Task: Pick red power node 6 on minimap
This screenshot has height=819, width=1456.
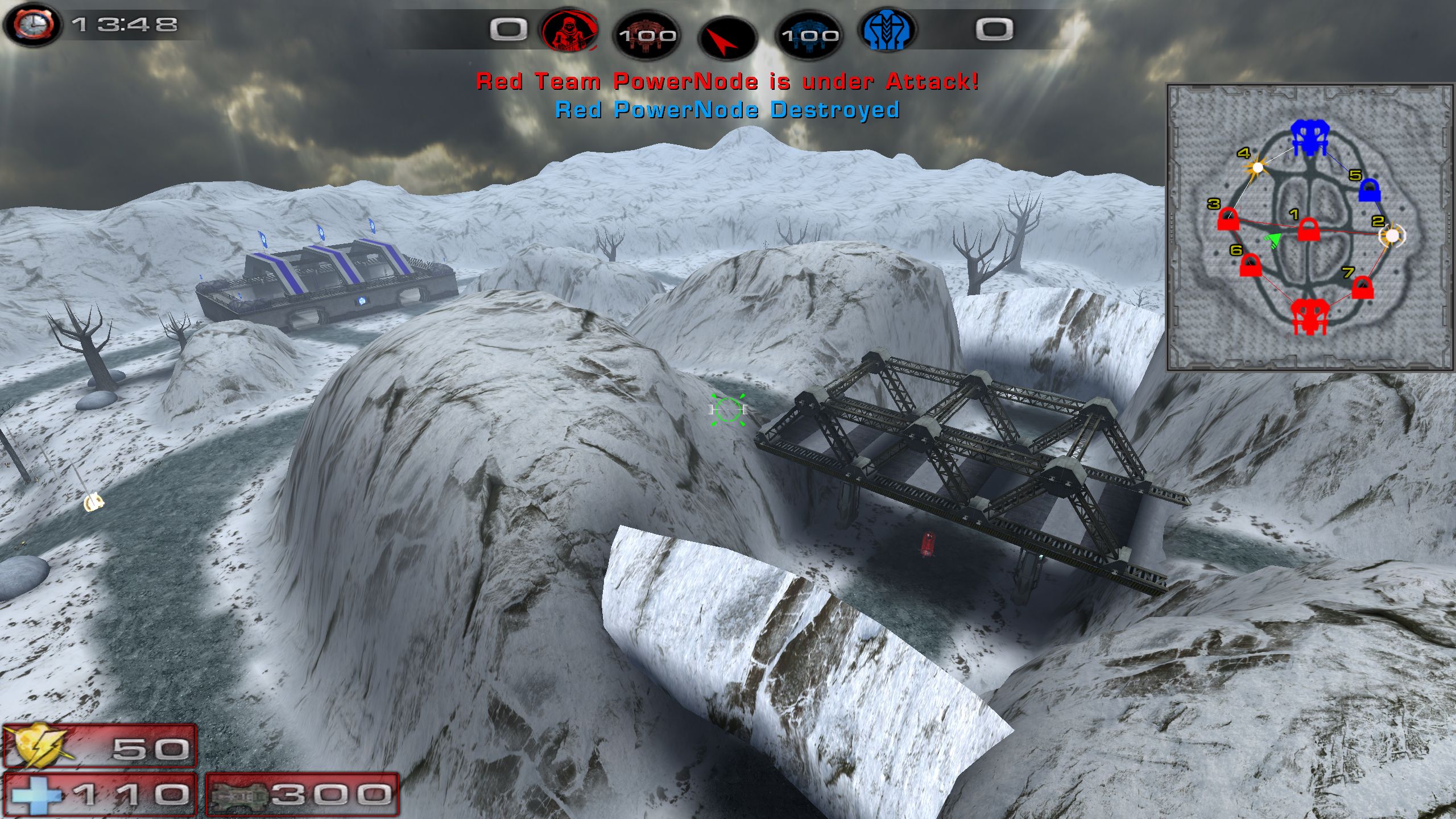Action: pyautogui.click(x=1250, y=265)
